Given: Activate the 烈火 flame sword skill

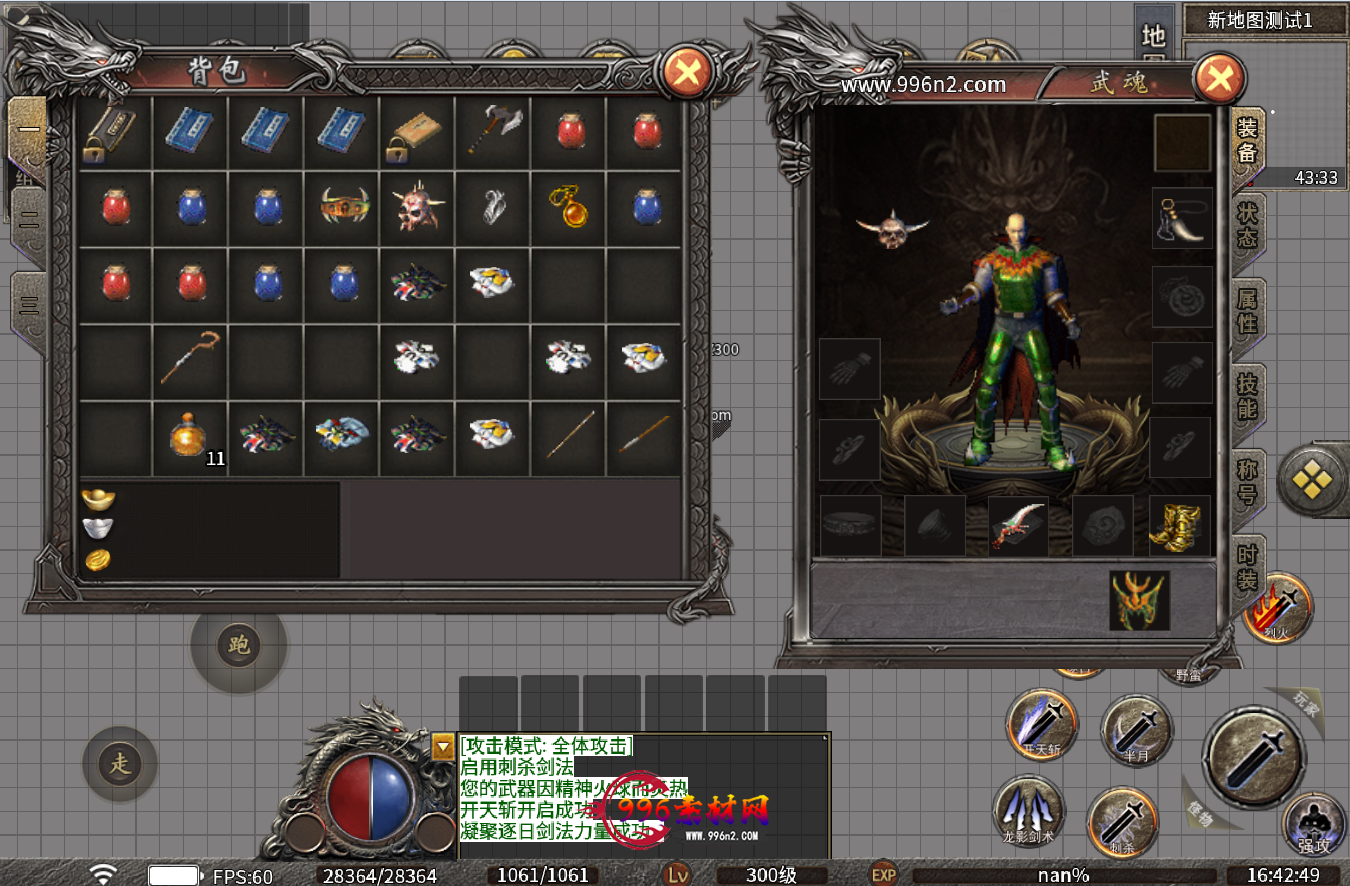Looking at the screenshot, I should [x=1276, y=607].
